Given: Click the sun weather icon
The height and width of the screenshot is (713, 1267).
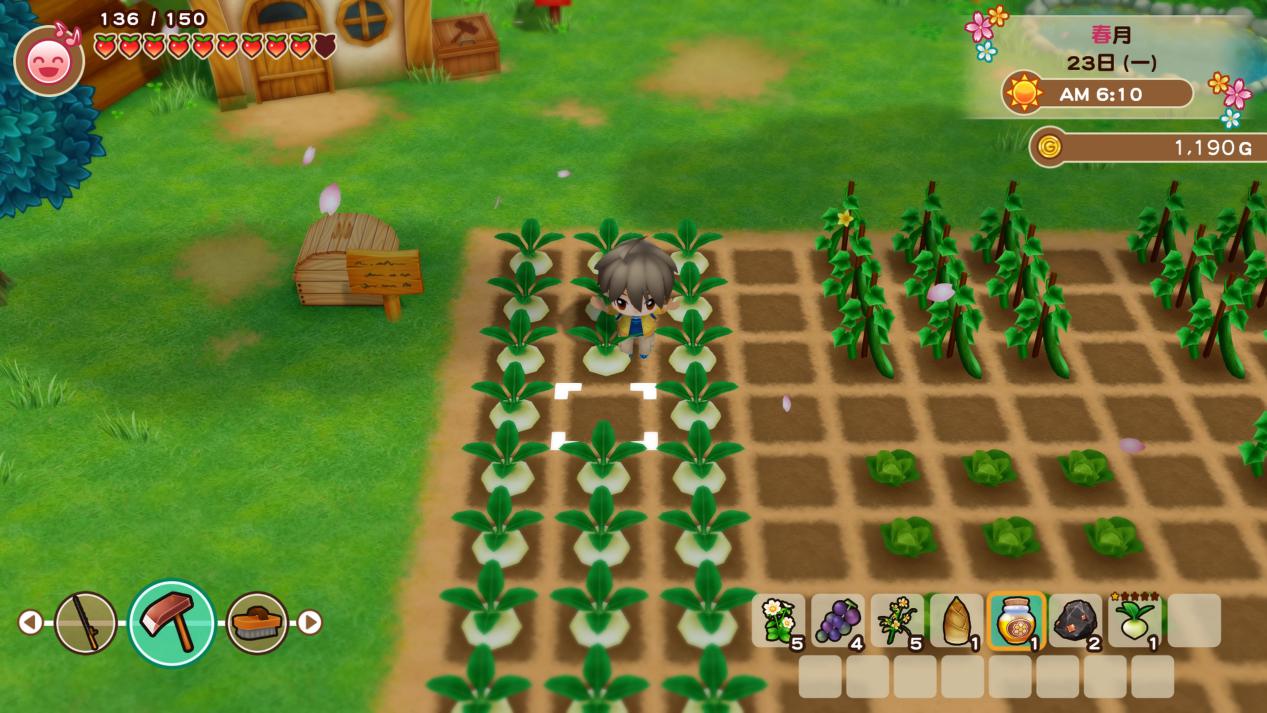Looking at the screenshot, I should [x=1024, y=93].
